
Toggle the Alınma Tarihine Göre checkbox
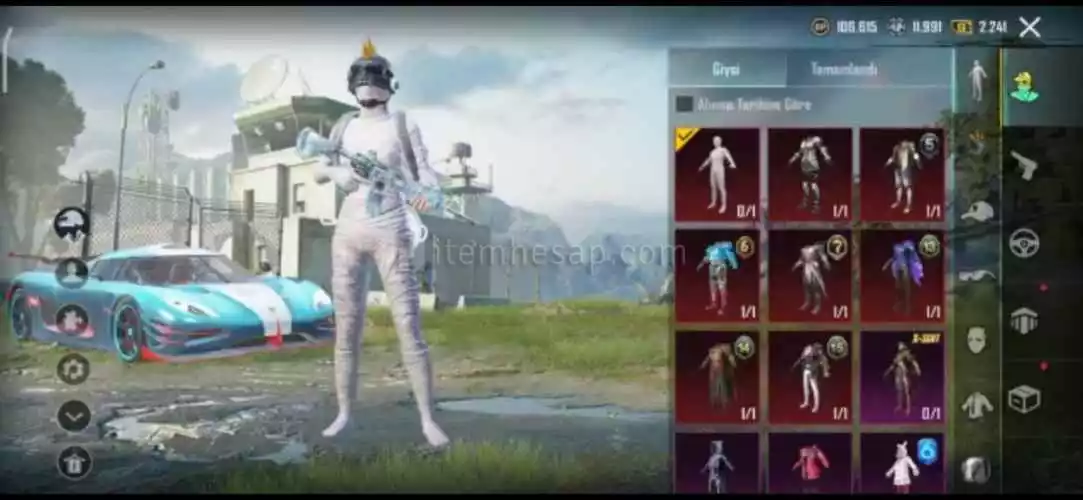click(x=685, y=104)
